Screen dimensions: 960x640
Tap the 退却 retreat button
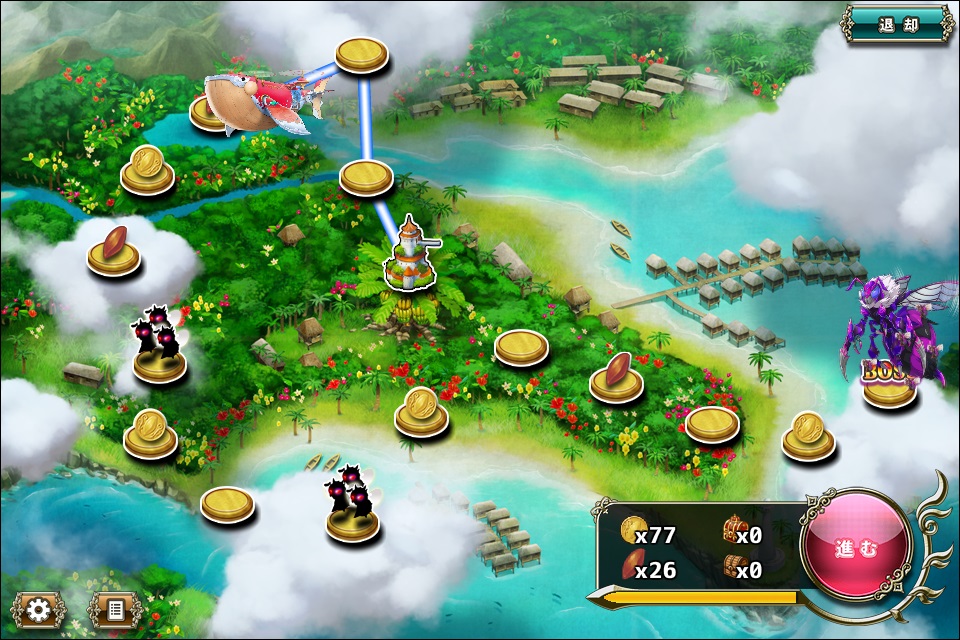click(x=897, y=24)
